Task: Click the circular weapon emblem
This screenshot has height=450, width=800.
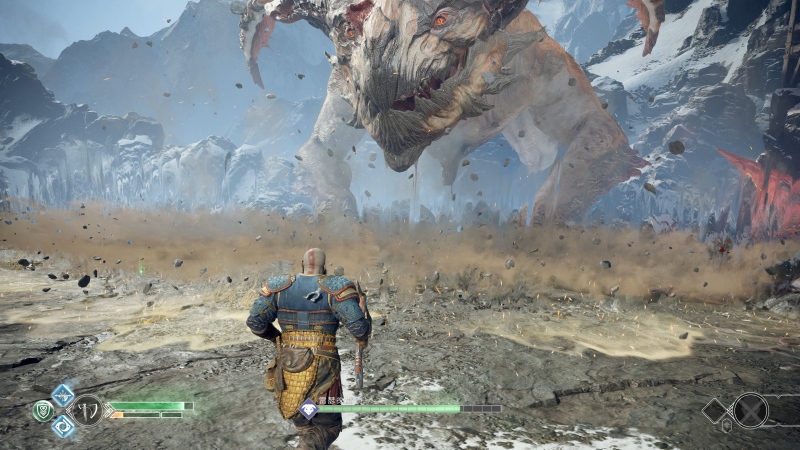Action: point(88,410)
